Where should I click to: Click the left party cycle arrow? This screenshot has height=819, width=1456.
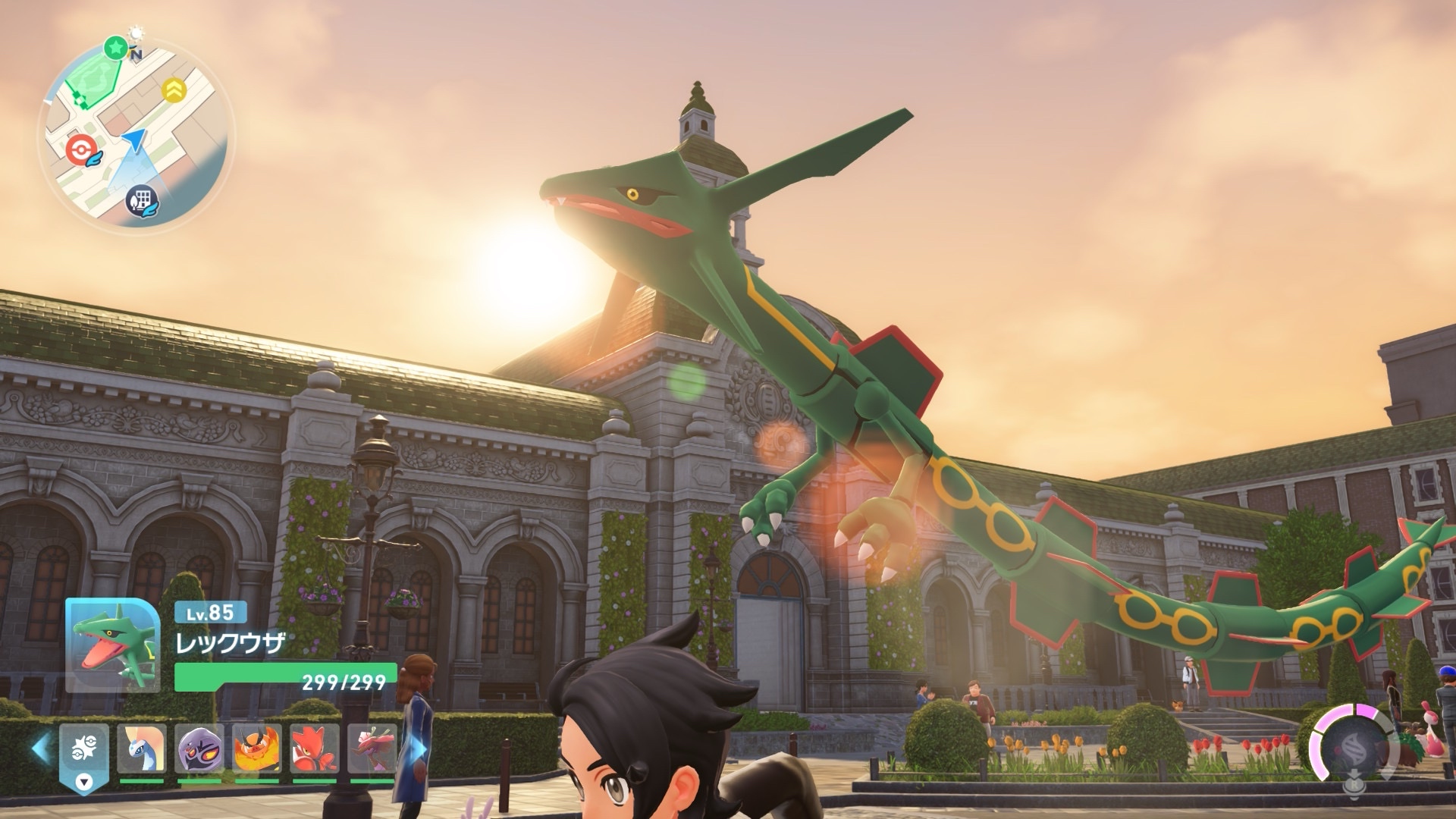(x=40, y=747)
